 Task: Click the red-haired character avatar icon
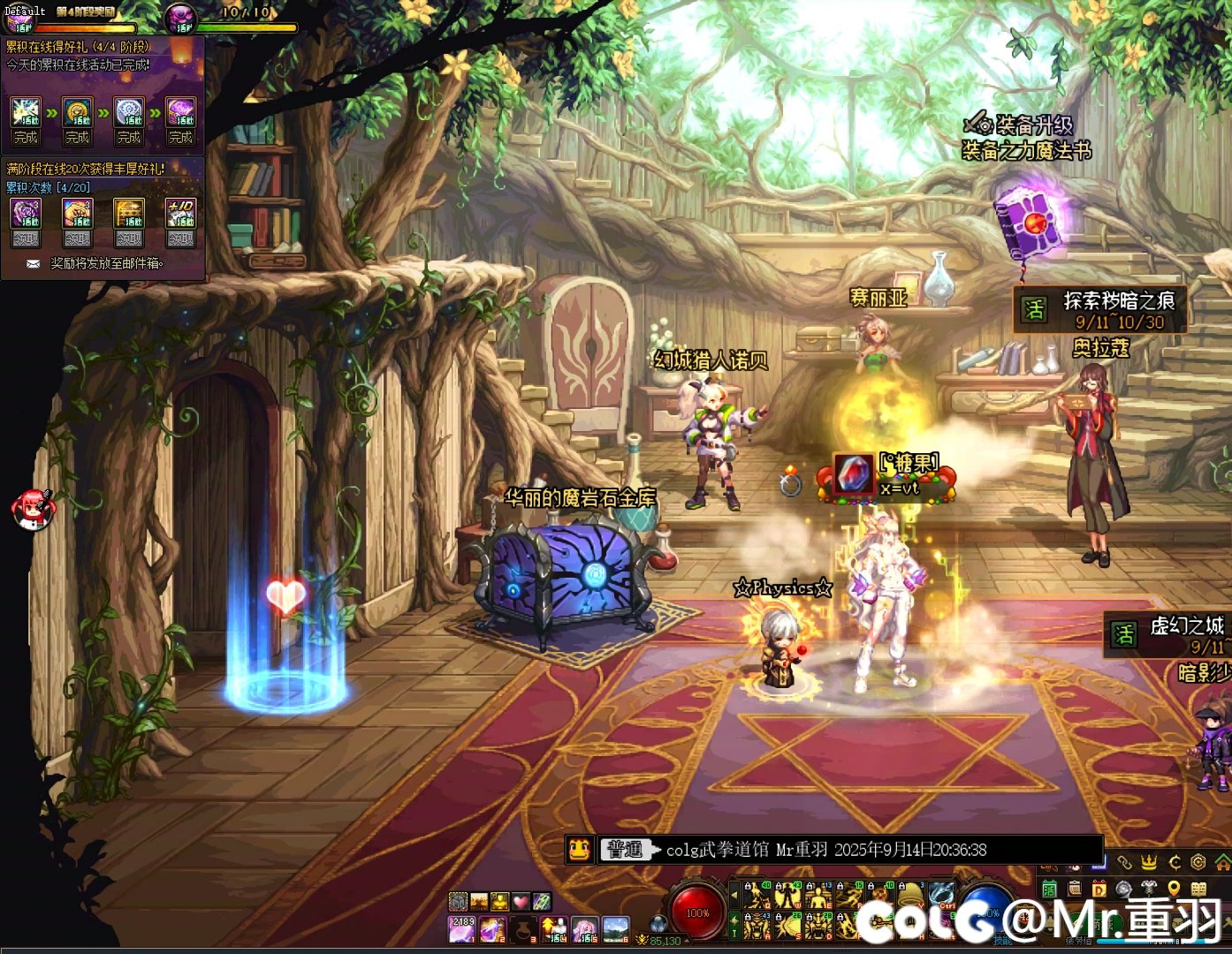point(34,510)
